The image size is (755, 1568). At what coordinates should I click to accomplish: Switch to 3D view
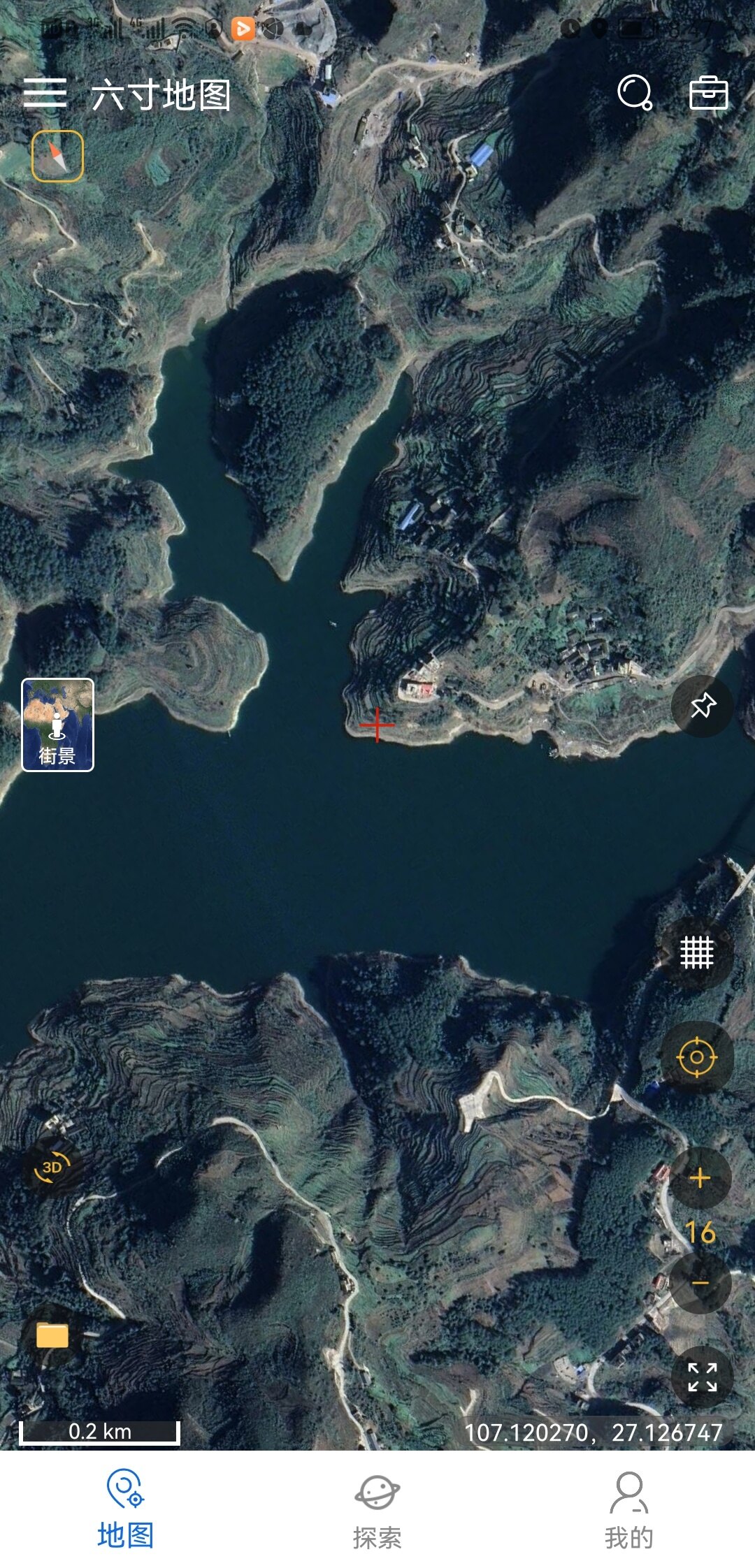pos(52,1168)
